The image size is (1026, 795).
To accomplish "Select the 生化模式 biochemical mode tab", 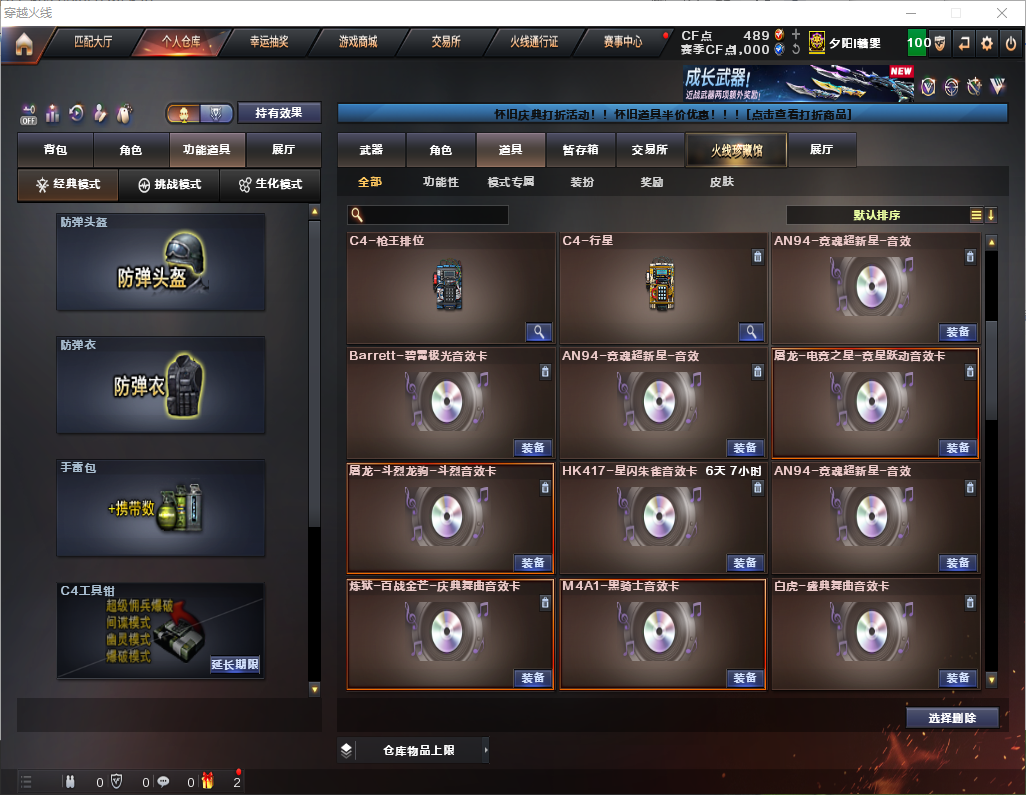I will pos(270,185).
